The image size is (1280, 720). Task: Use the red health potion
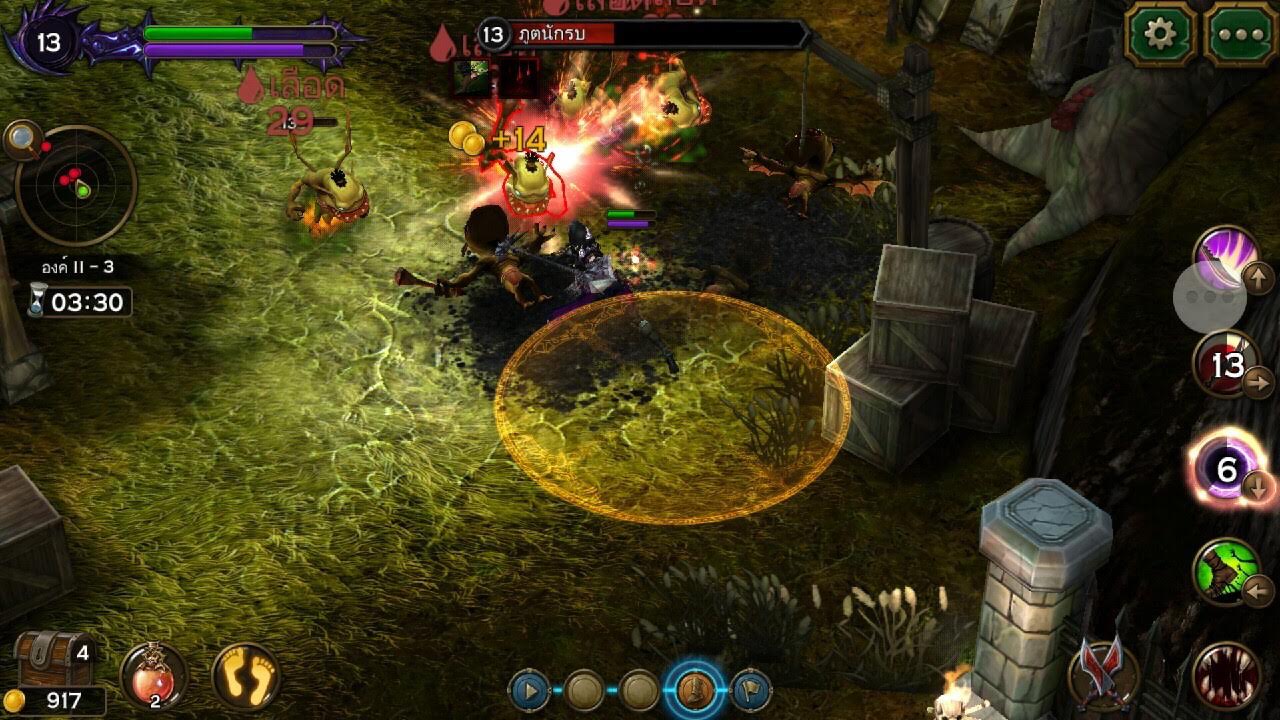pyautogui.click(x=153, y=676)
